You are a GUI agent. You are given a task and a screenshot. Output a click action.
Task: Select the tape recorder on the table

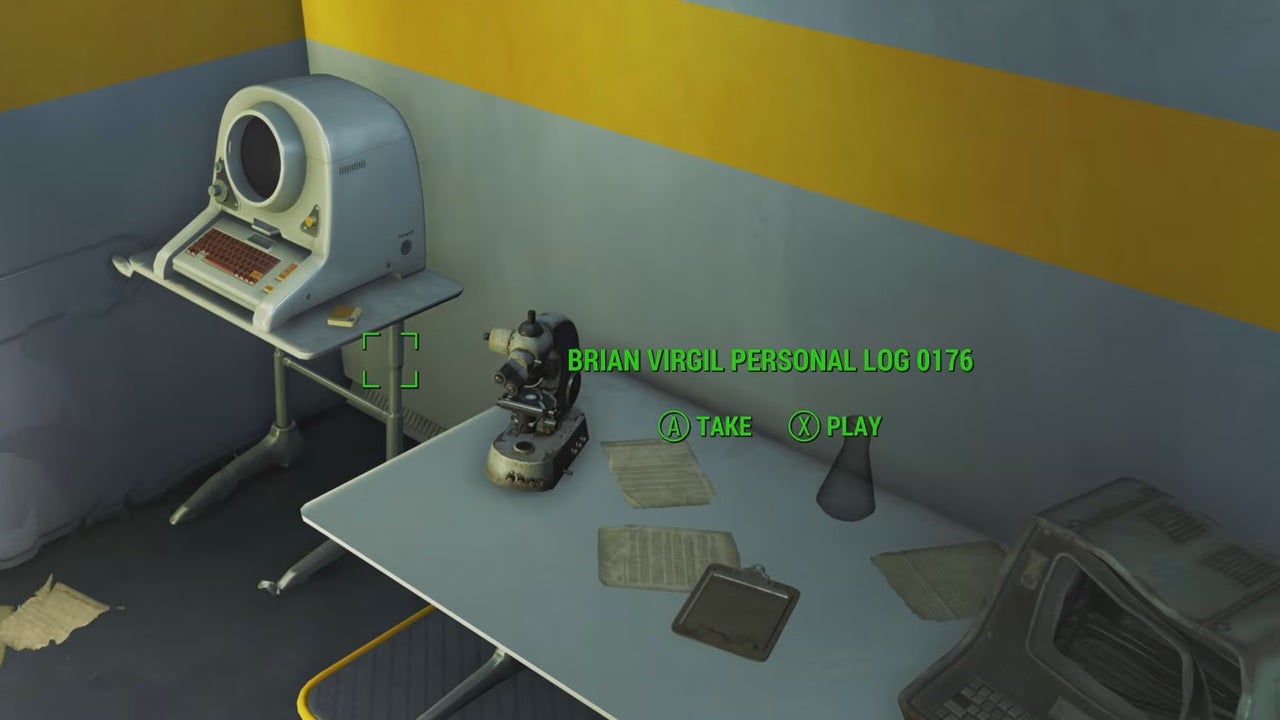click(x=530, y=400)
